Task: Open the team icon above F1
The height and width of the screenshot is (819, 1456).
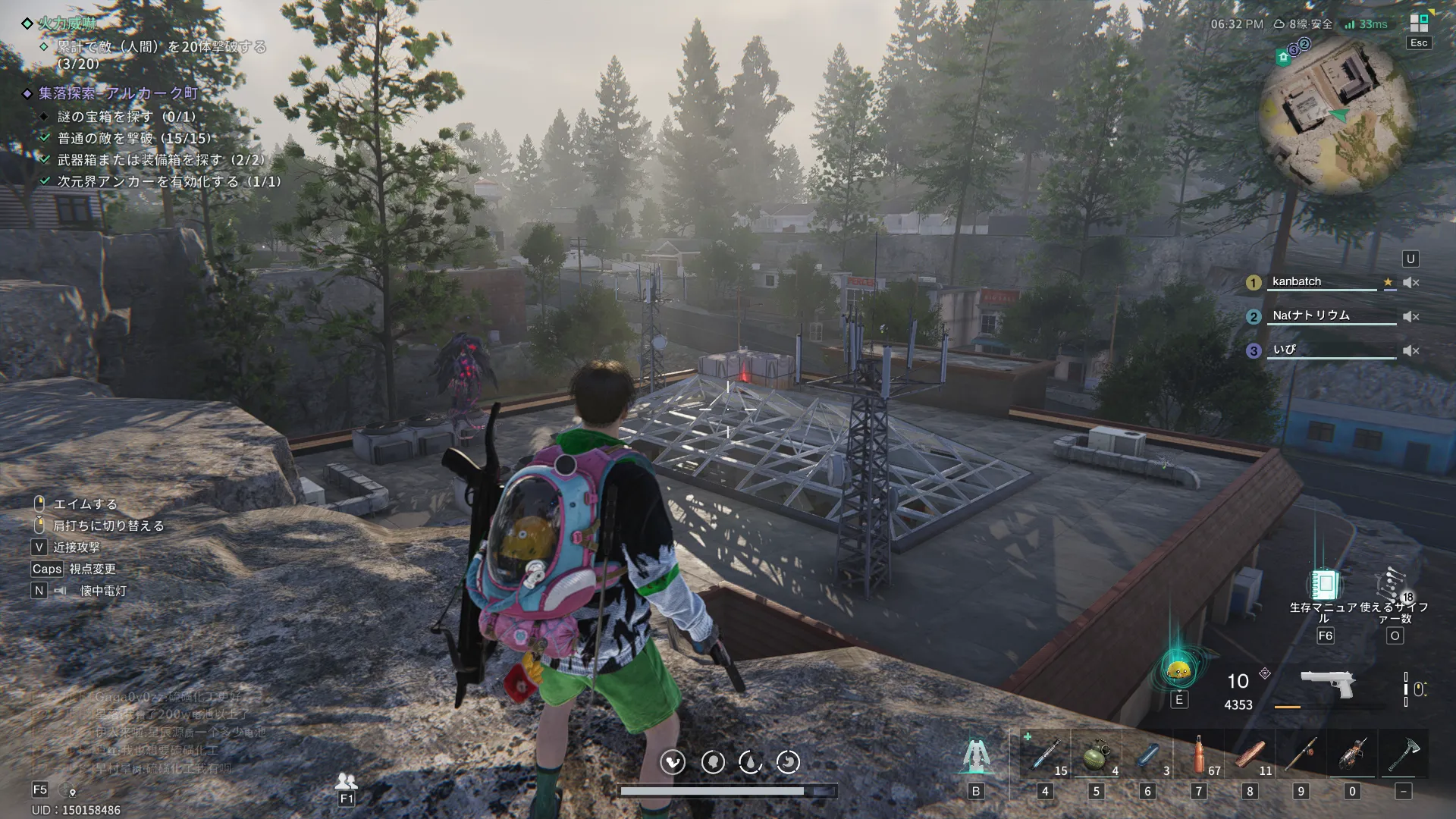Action: 347,780
